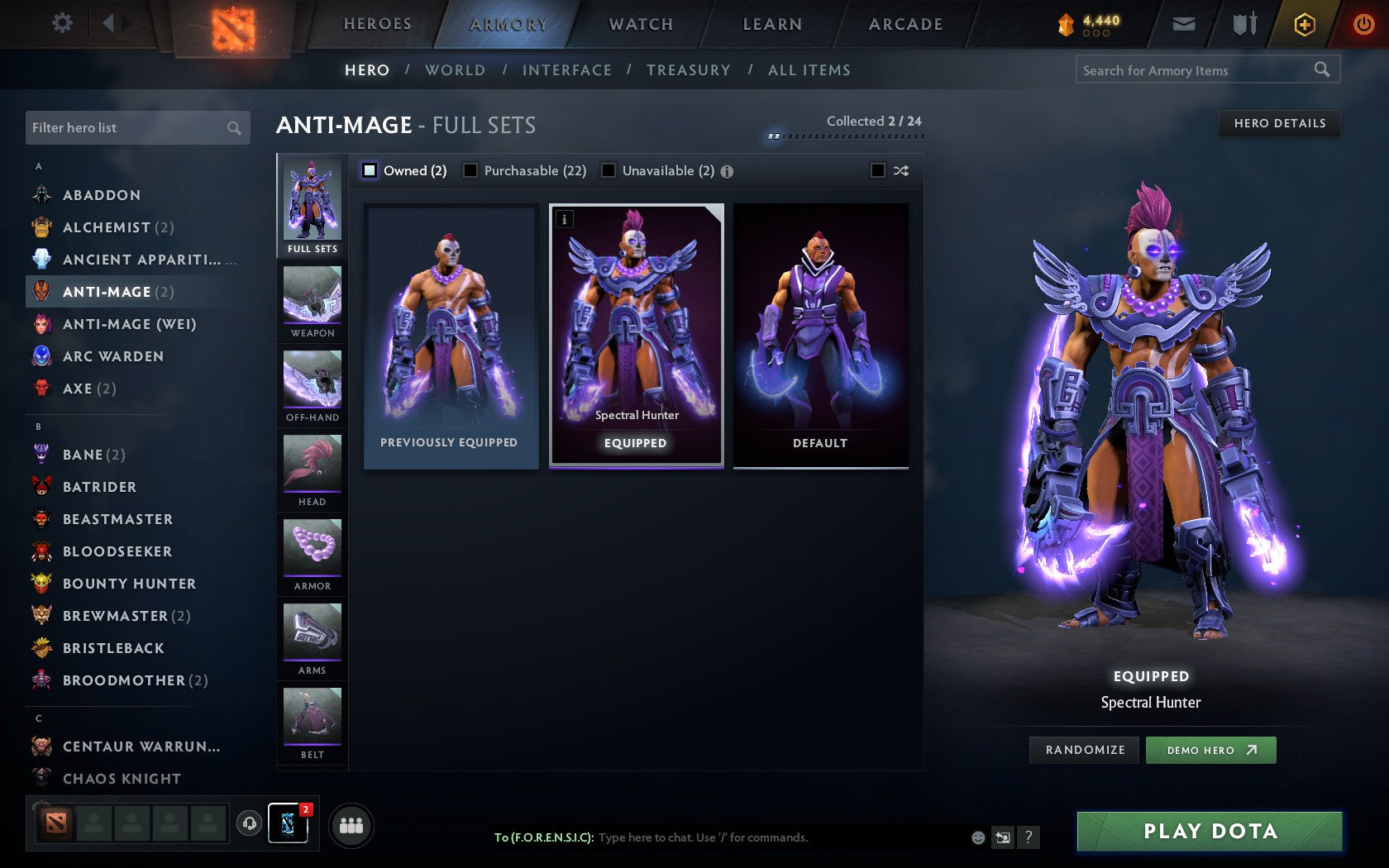Enable the Unavailable (2) filter checkbox

pos(609,170)
